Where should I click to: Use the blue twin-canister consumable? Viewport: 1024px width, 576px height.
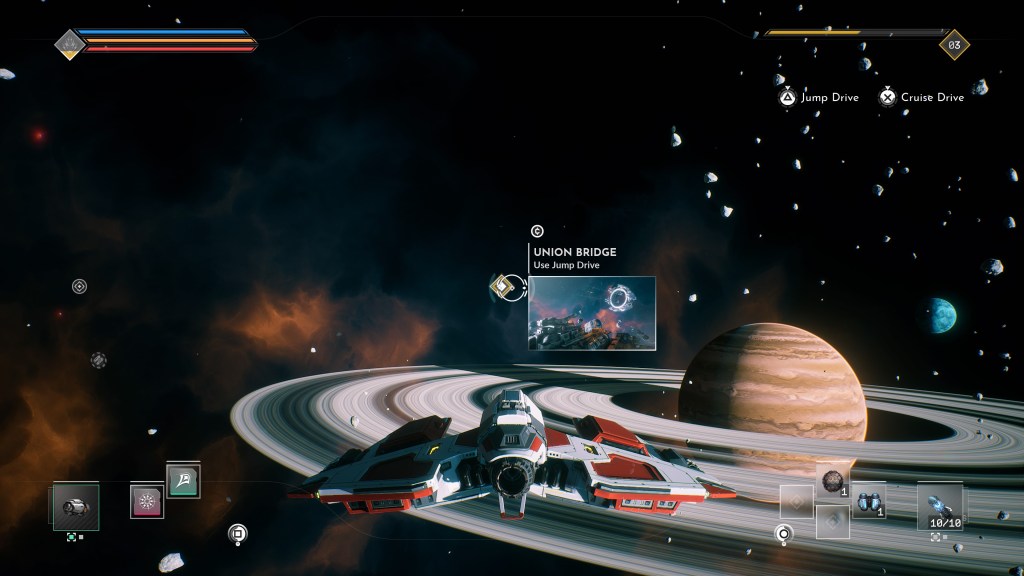[868, 501]
